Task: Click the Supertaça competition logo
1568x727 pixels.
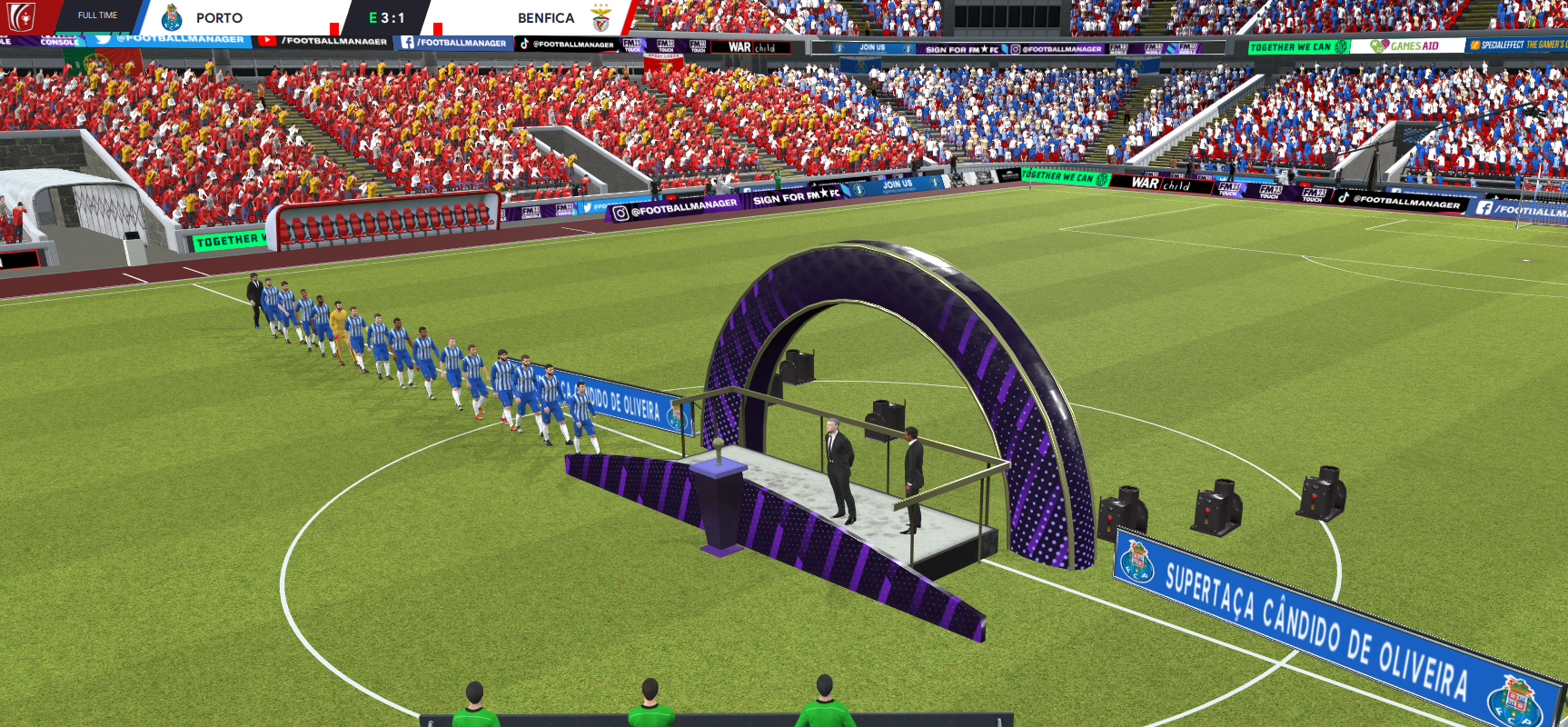Action: [22, 16]
